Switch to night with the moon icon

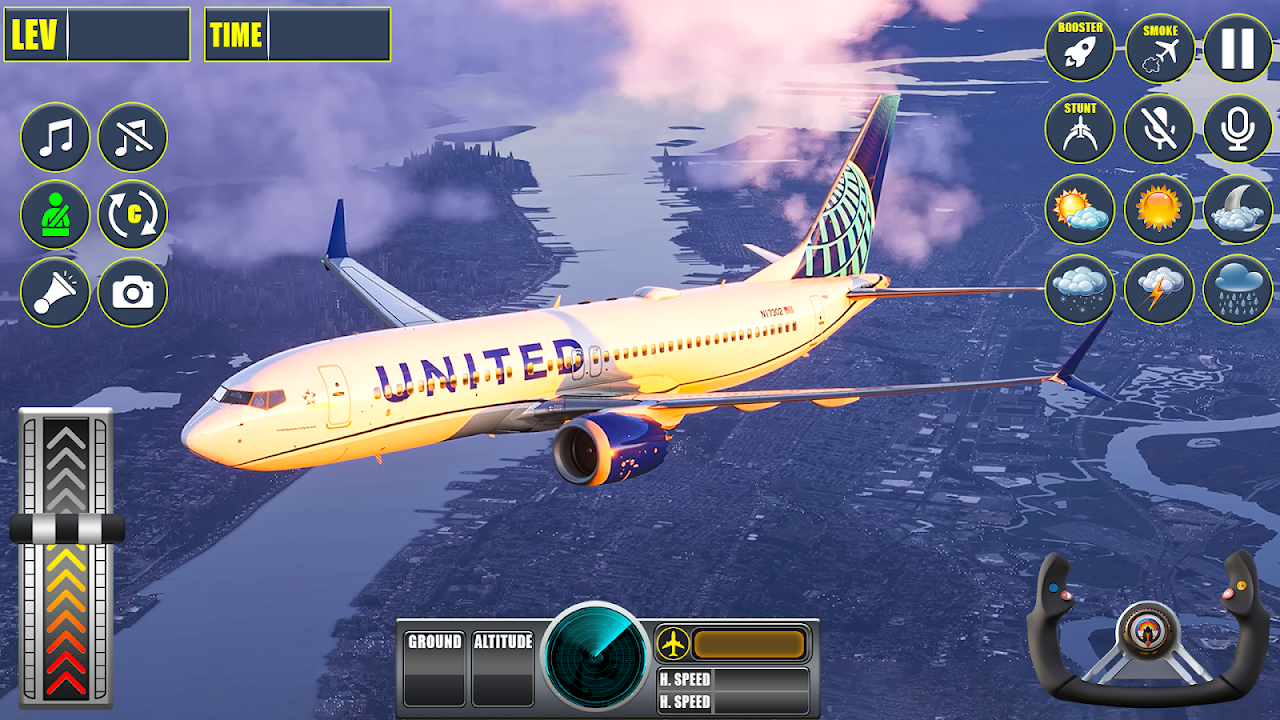pos(1238,209)
